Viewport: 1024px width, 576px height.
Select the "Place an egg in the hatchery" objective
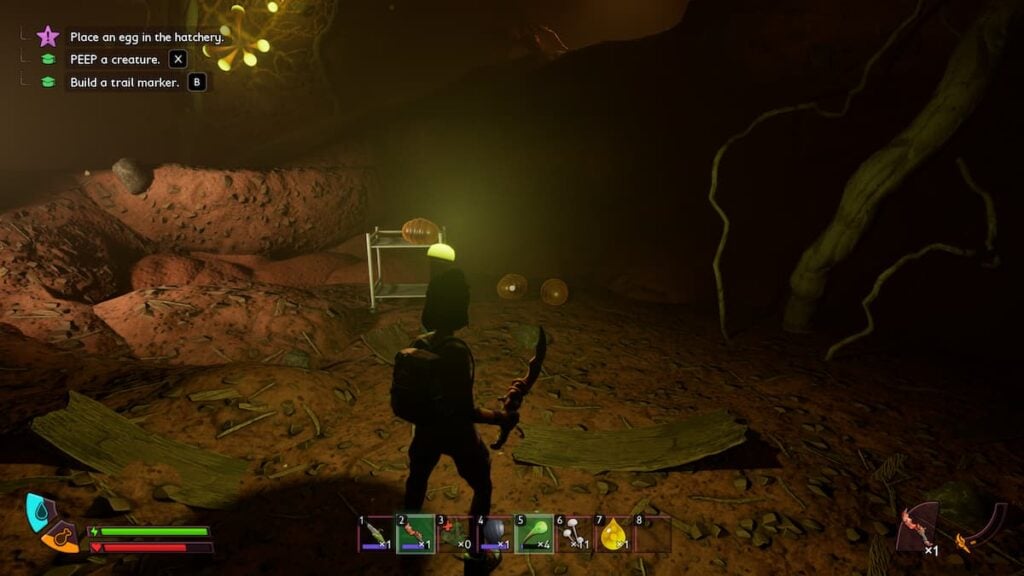[146, 37]
